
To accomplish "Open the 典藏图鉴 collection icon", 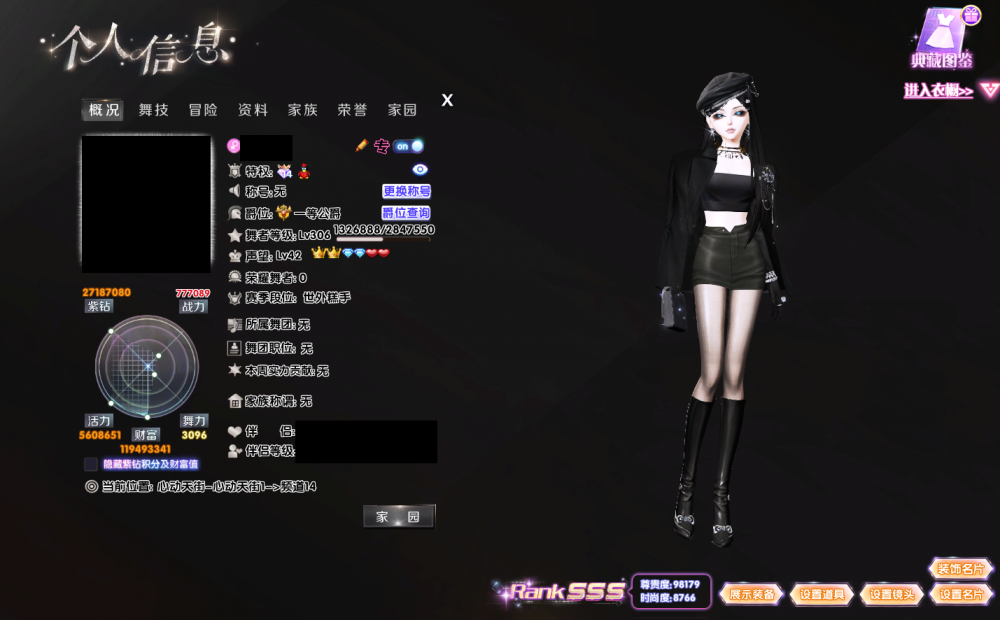I will (x=942, y=40).
